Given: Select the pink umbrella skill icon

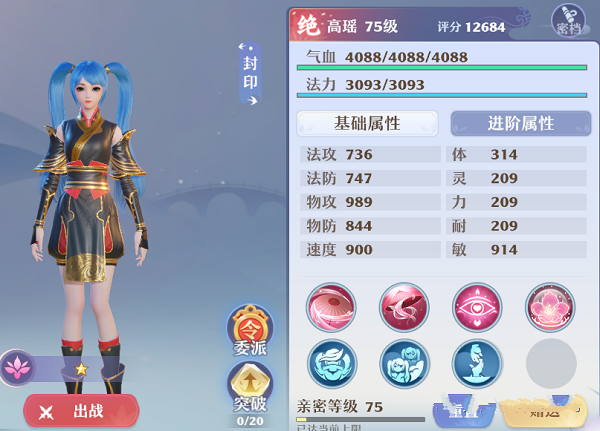Looking at the screenshot, I should 331,306.
